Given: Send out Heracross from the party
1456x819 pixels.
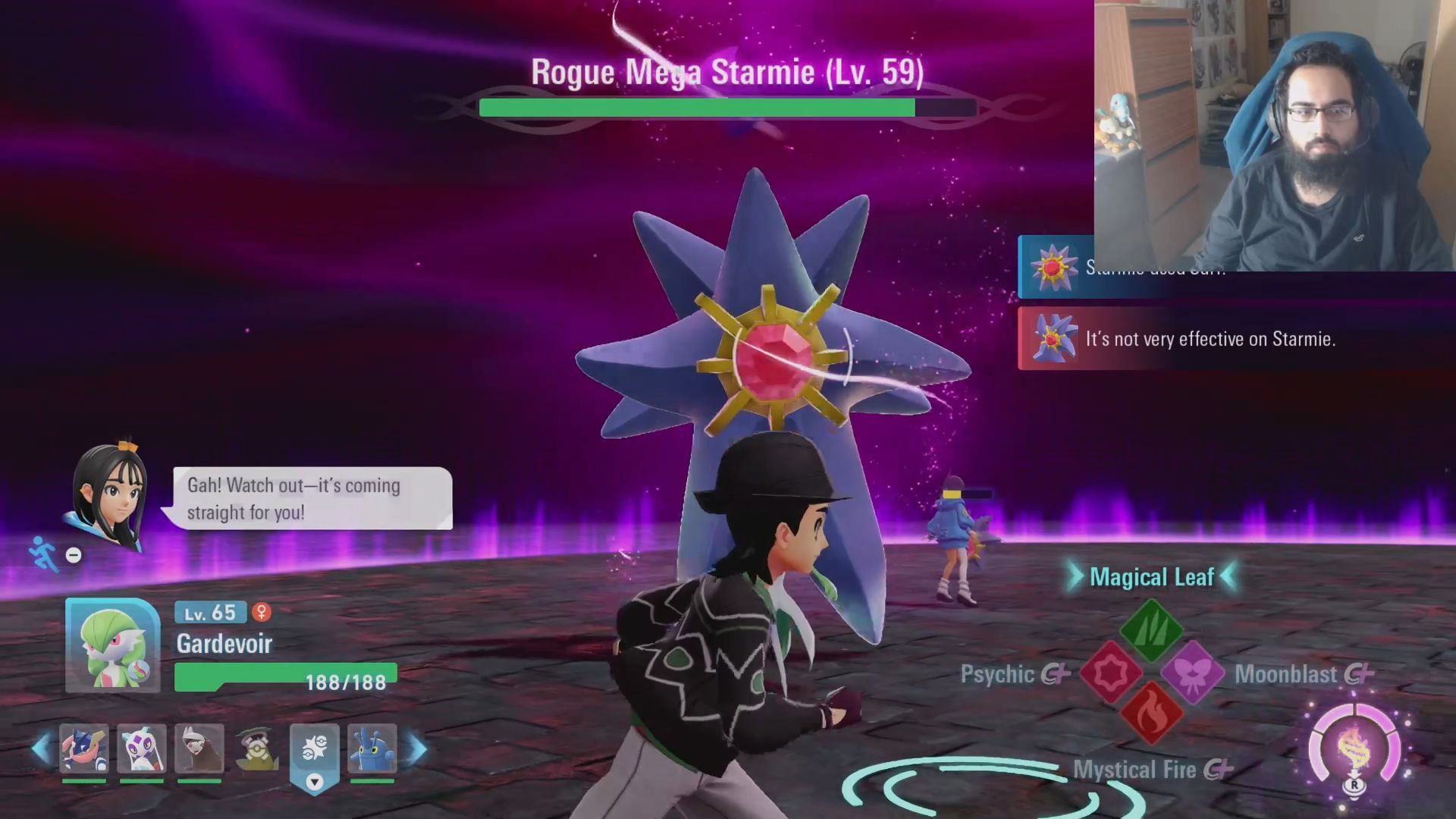Looking at the screenshot, I should (372, 749).
